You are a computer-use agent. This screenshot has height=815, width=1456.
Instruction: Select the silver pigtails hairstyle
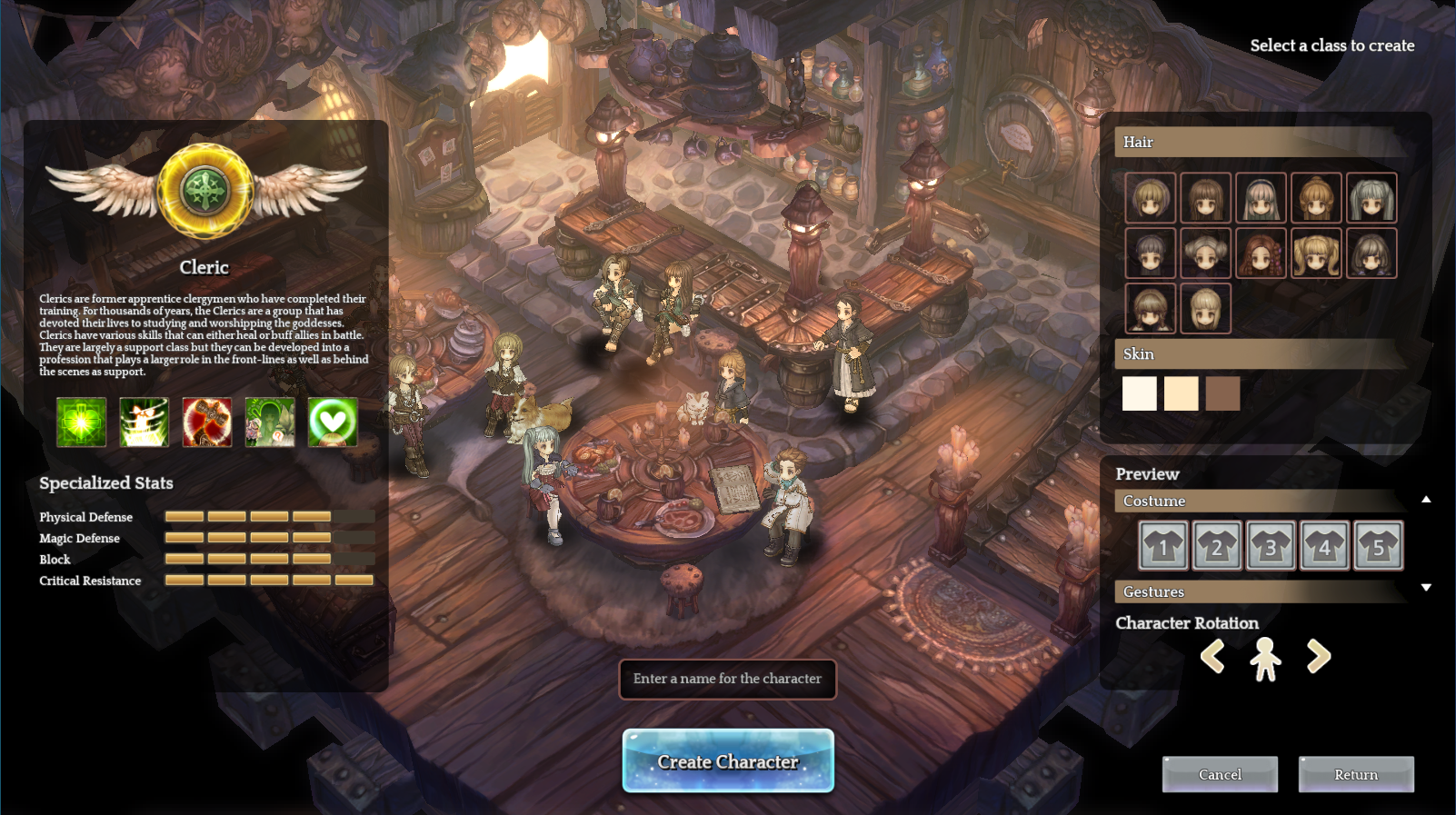(1371, 198)
